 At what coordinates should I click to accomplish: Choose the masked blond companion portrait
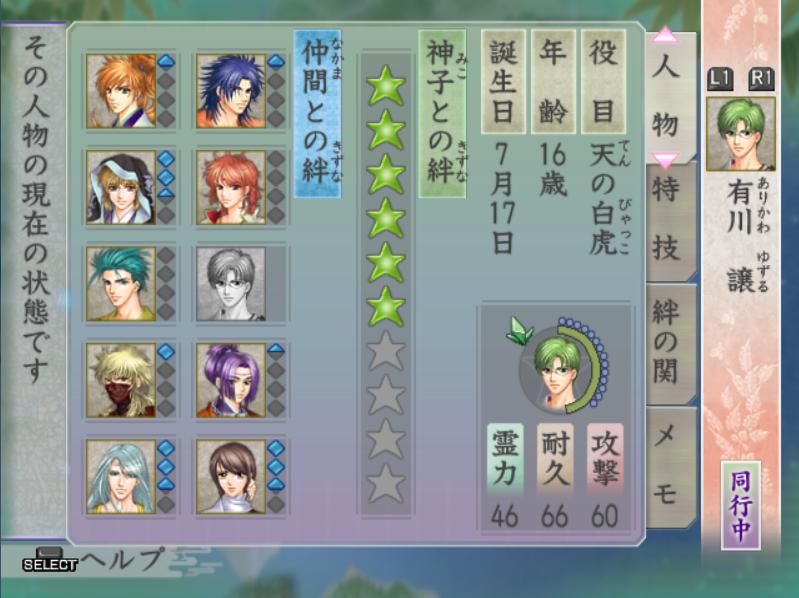pos(120,379)
